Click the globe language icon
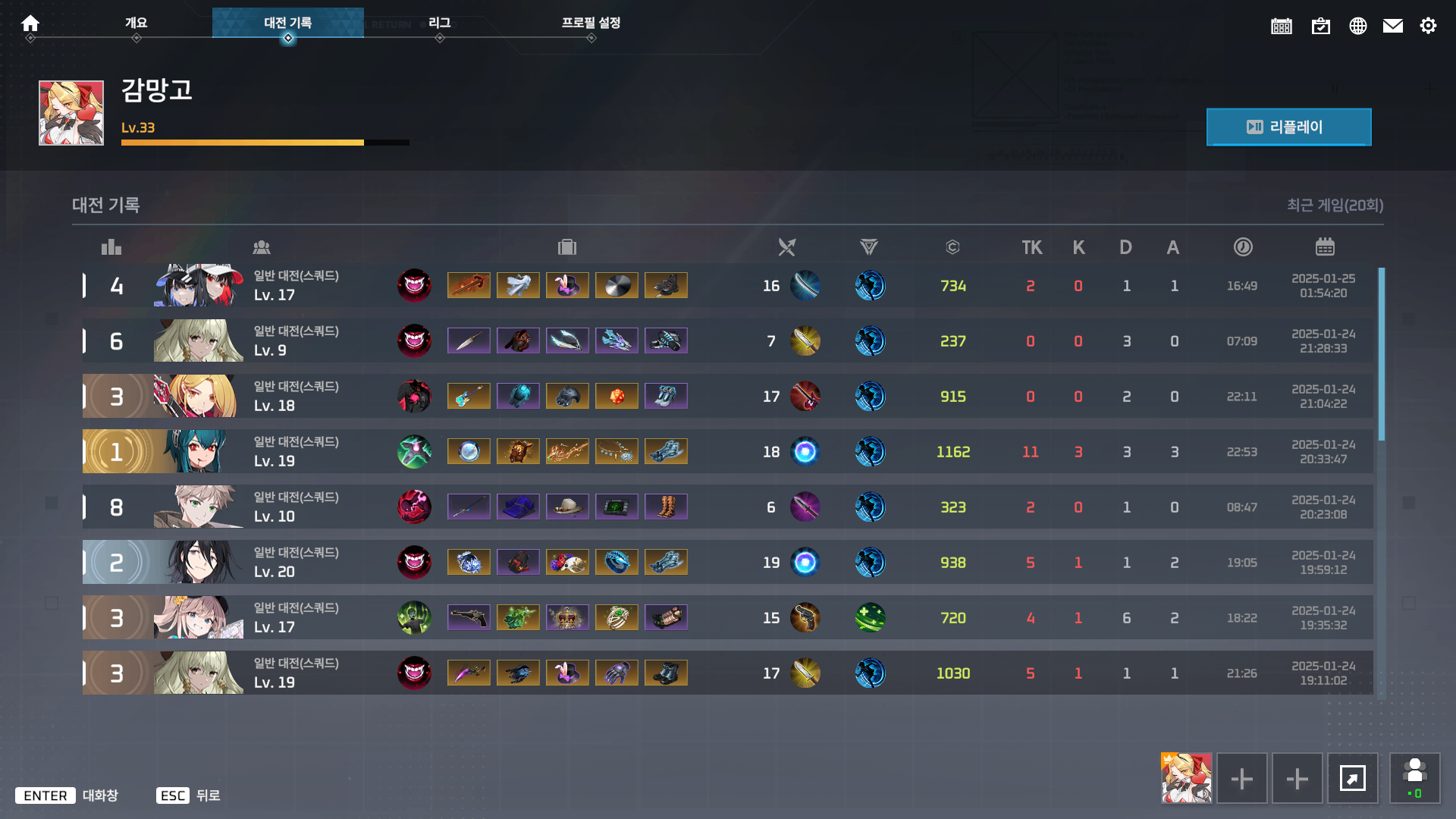The width and height of the screenshot is (1456, 819). pyautogui.click(x=1358, y=25)
